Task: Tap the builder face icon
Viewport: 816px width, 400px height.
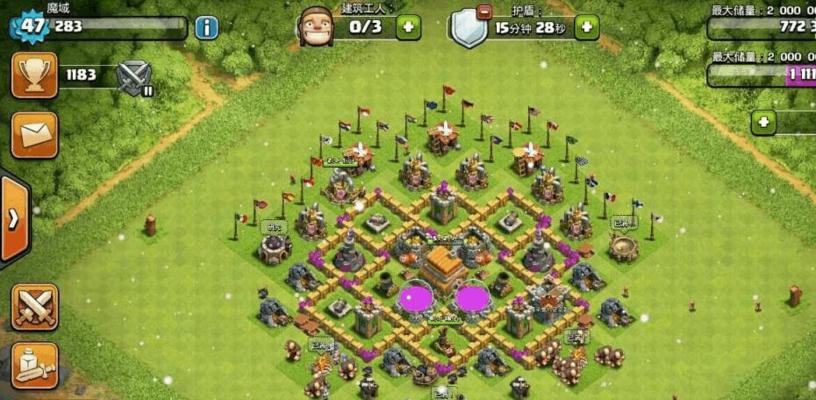Action: [x=315, y=25]
